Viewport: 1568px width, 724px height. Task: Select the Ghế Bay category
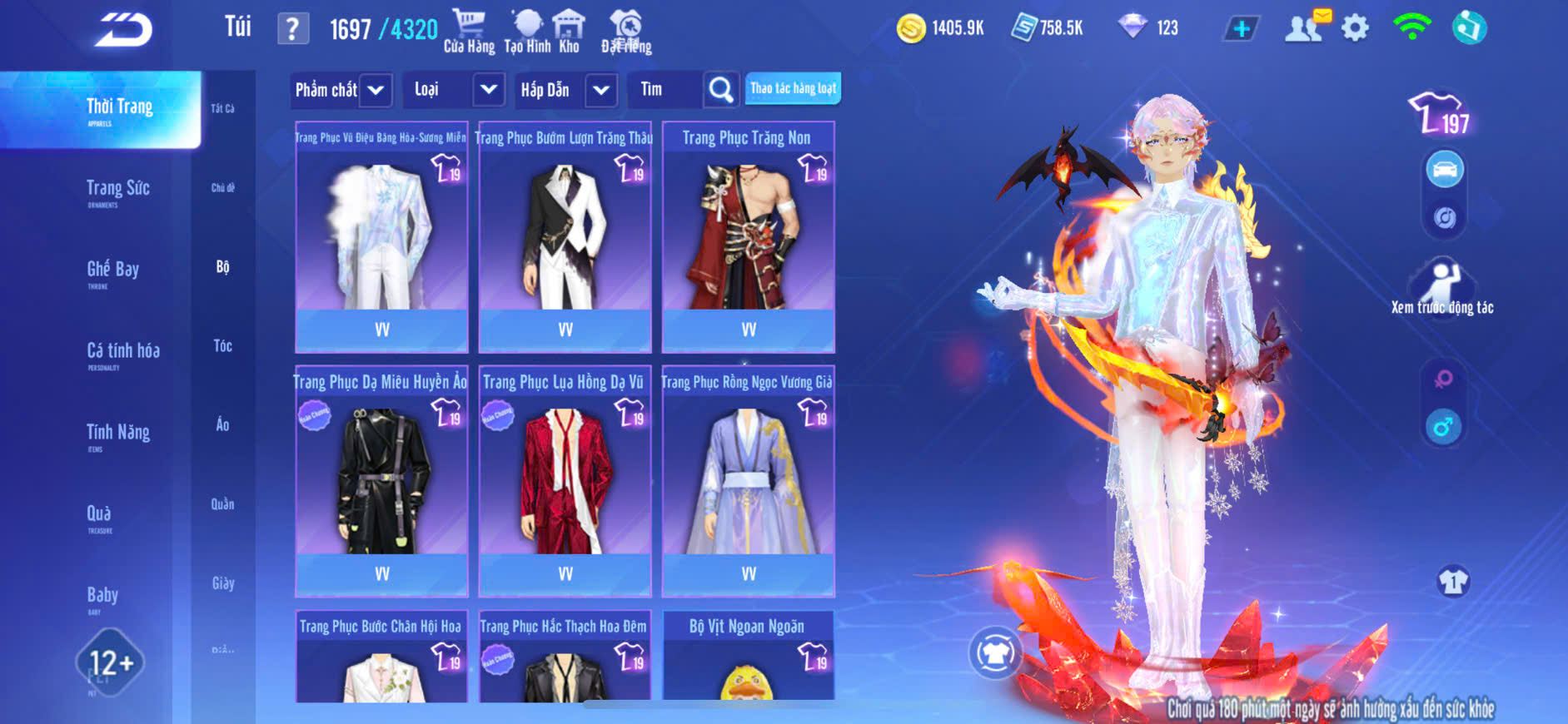112,271
